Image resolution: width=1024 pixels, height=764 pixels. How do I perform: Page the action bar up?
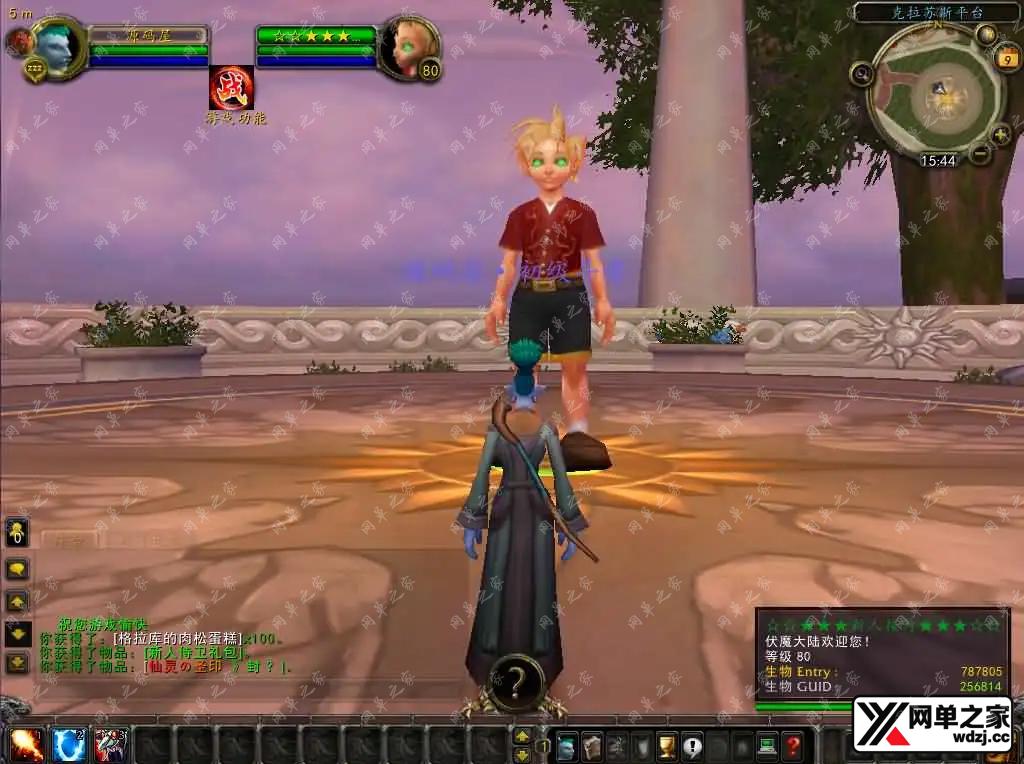522,735
